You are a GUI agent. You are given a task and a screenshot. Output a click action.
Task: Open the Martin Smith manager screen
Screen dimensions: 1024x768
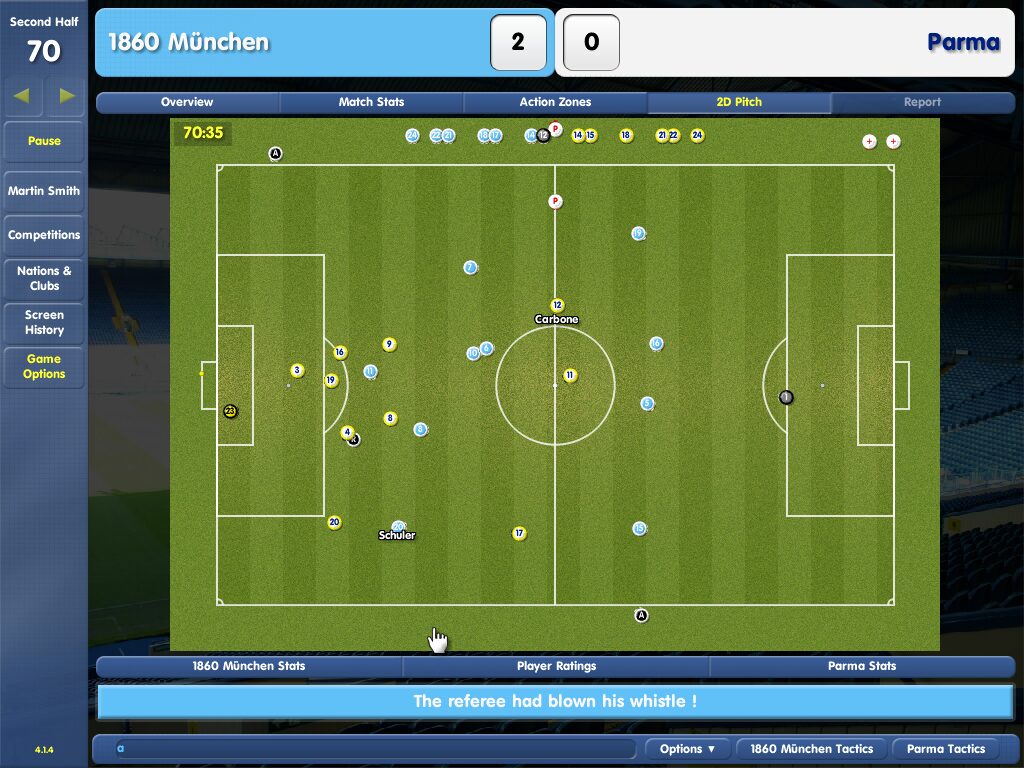44,191
